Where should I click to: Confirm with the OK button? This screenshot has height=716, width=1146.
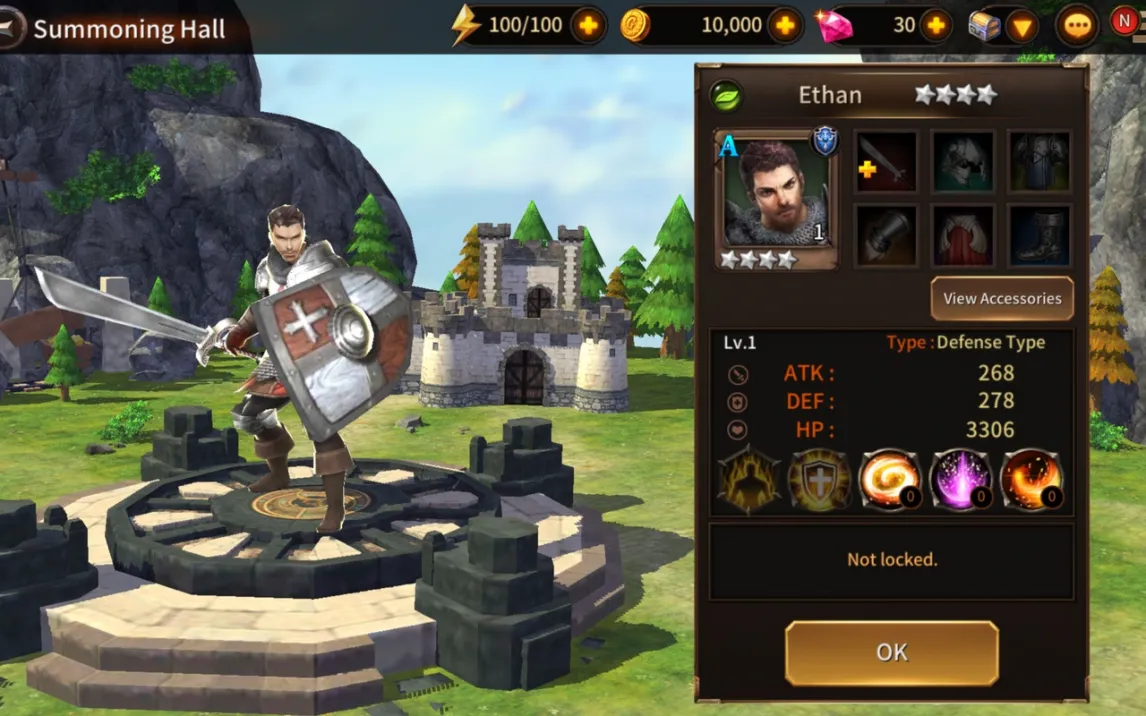click(x=891, y=652)
